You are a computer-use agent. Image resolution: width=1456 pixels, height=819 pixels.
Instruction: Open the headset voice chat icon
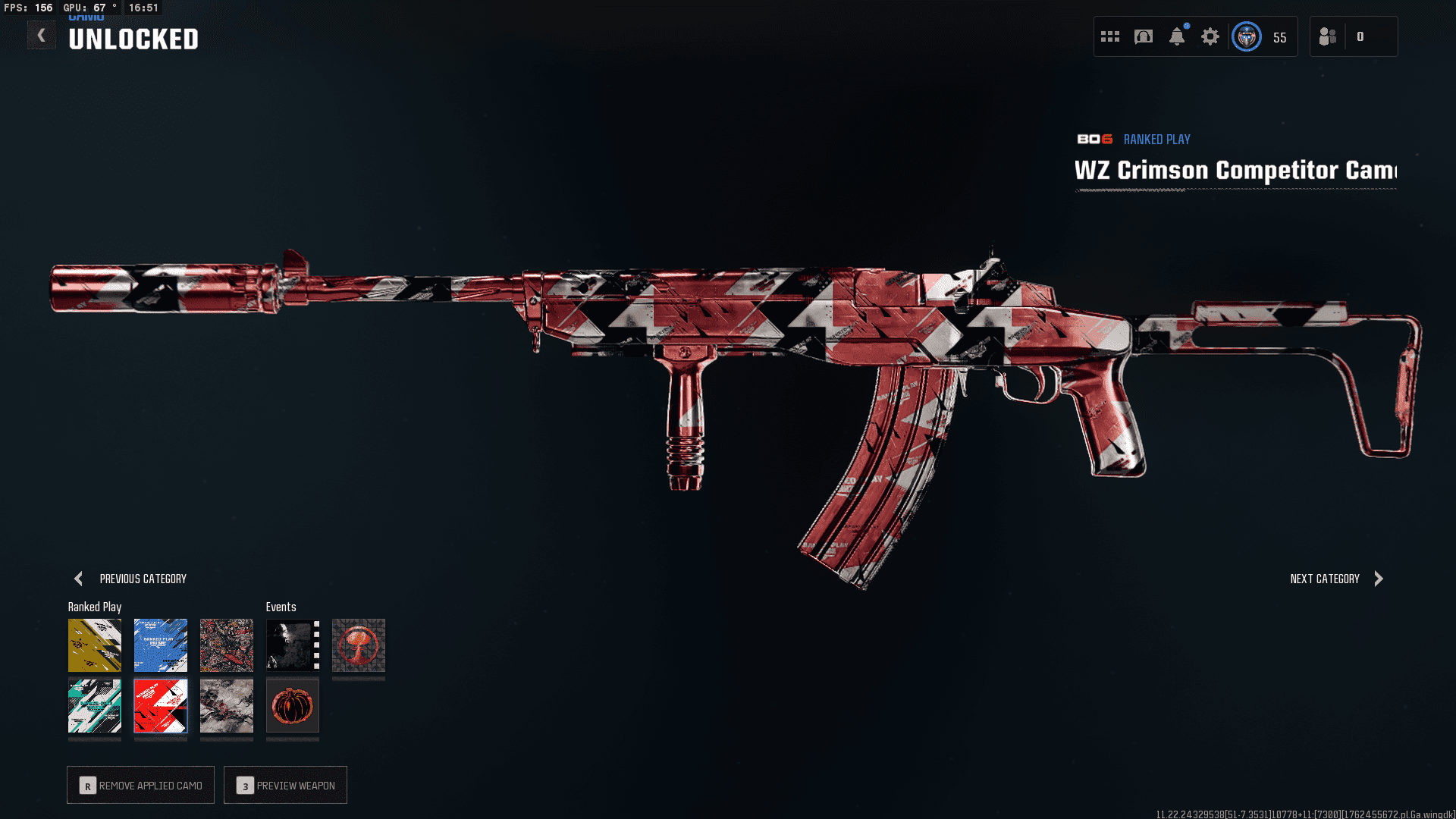(x=1144, y=36)
